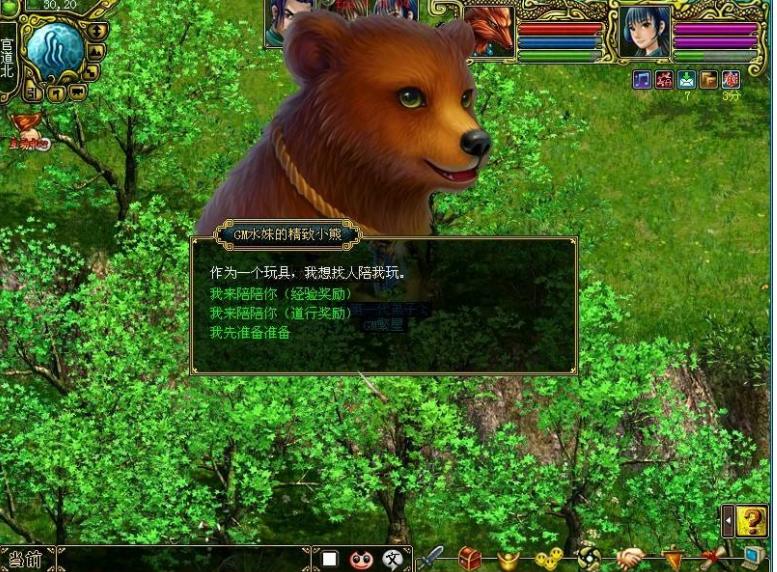
Task: Toggle the music note icon
Action: (642, 79)
